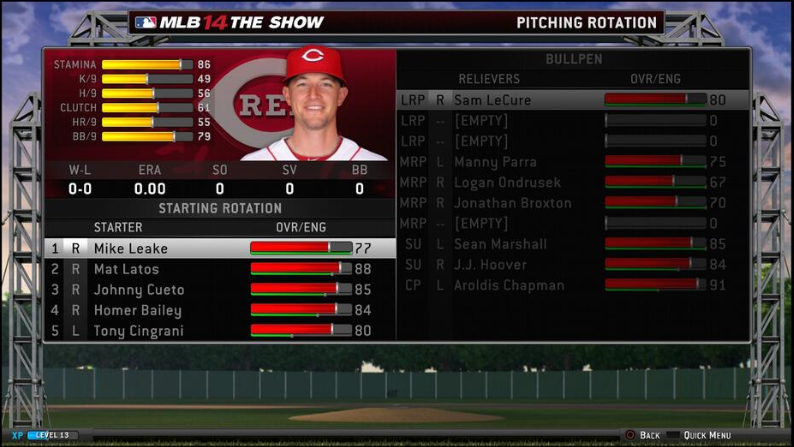Screen dimensions: 794x447
Task: Pick closer Aroldis Chapman
Action: [x=509, y=285]
